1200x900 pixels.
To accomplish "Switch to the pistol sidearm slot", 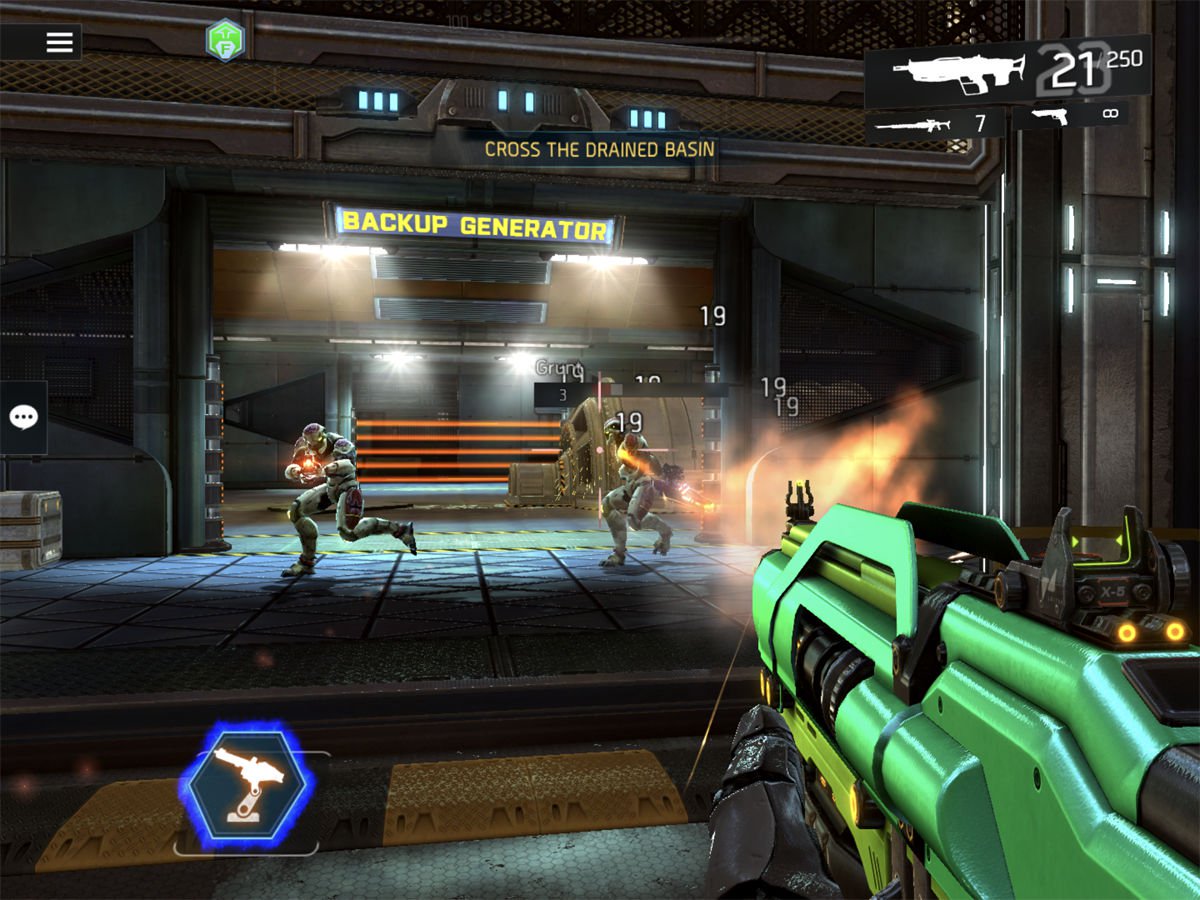I will tap(1070, 116).
